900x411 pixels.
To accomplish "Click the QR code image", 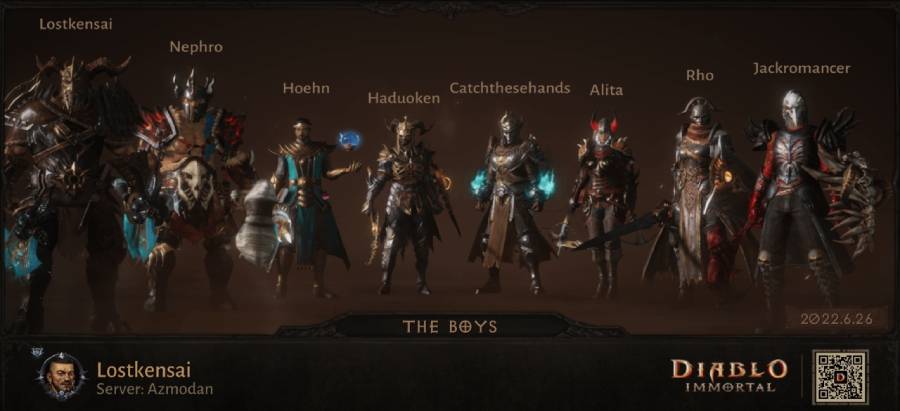I will point(840,377).
